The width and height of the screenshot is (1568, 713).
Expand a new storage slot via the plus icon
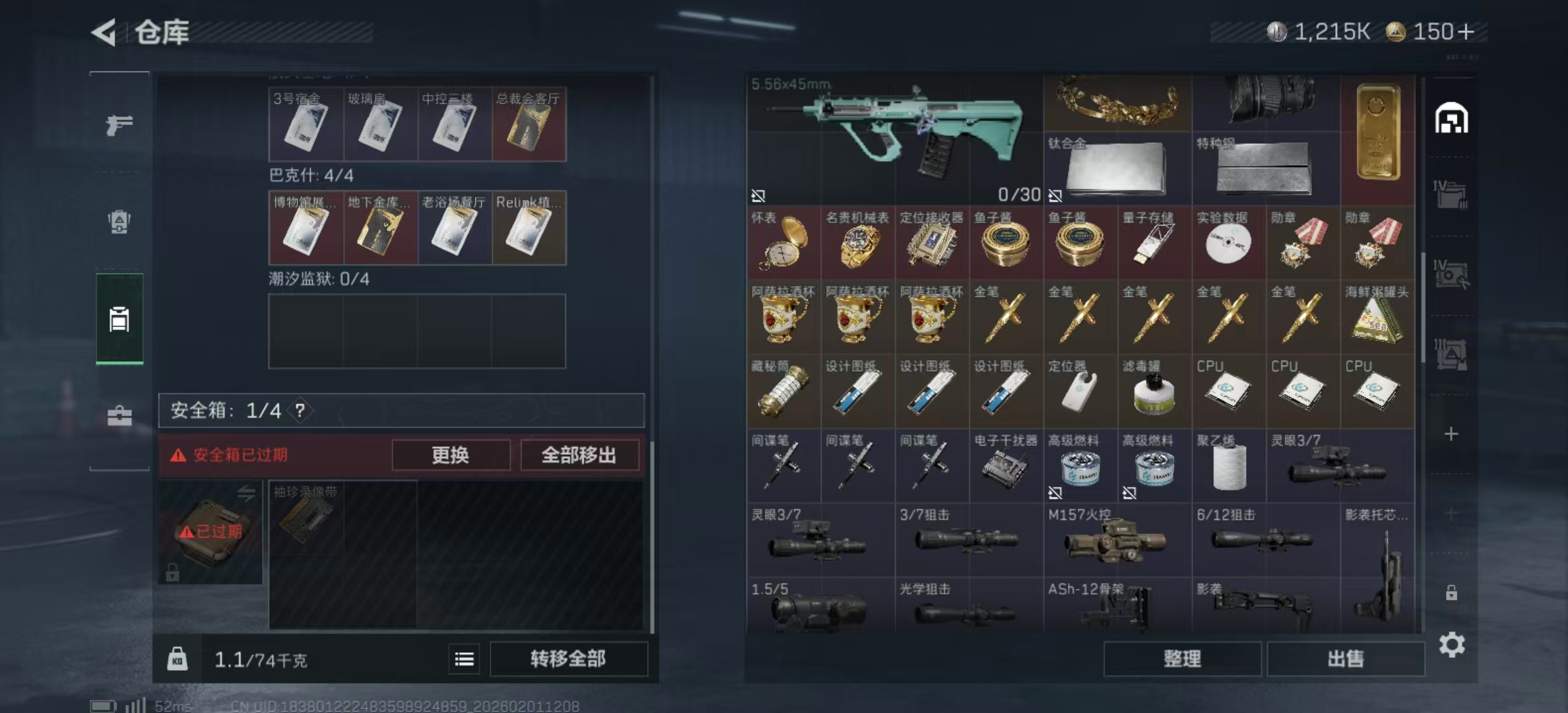[1452, 436]
